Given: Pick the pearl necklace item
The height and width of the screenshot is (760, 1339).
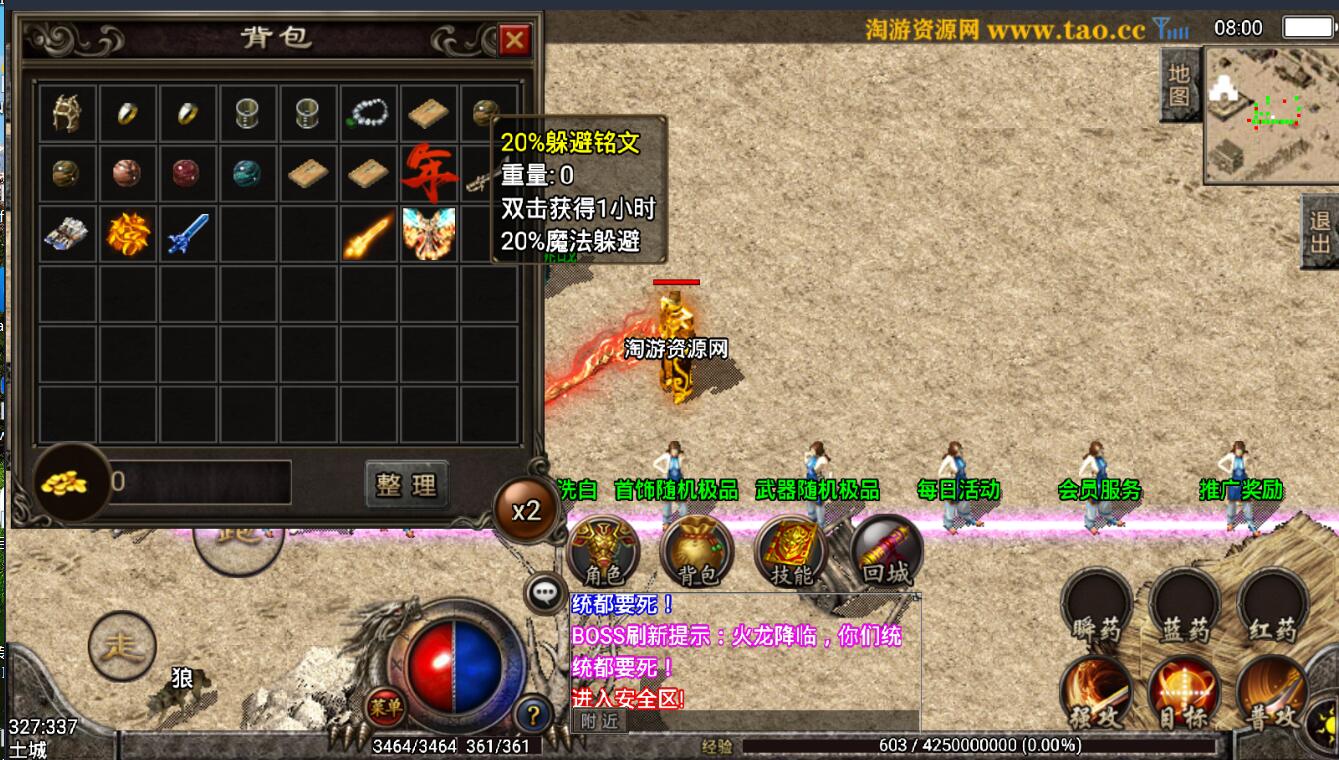Looking at the screenshot, I should 368,114.
